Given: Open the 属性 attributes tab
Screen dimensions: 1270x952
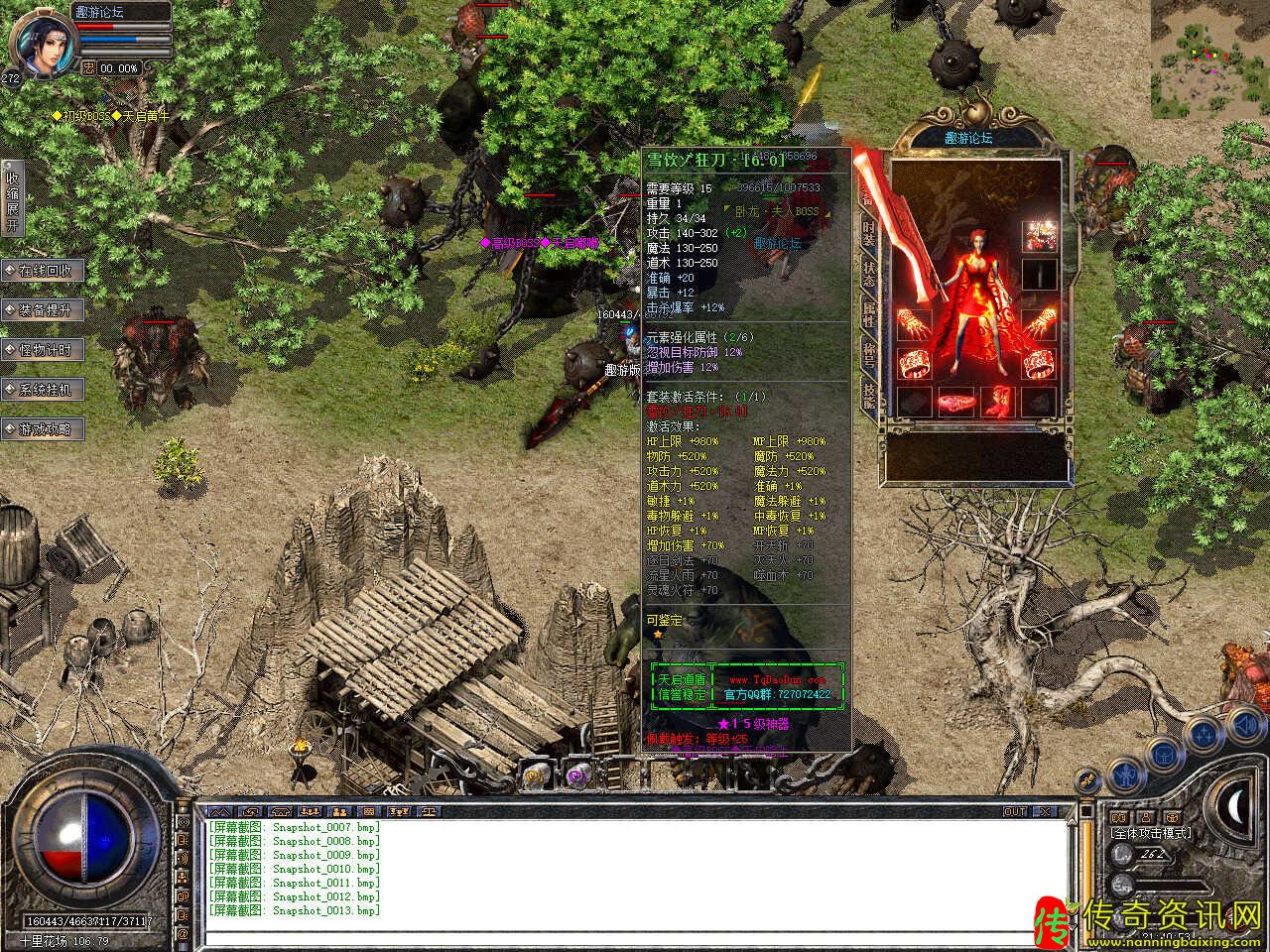Looking at the screenshot, I should (x=869, y=314).
